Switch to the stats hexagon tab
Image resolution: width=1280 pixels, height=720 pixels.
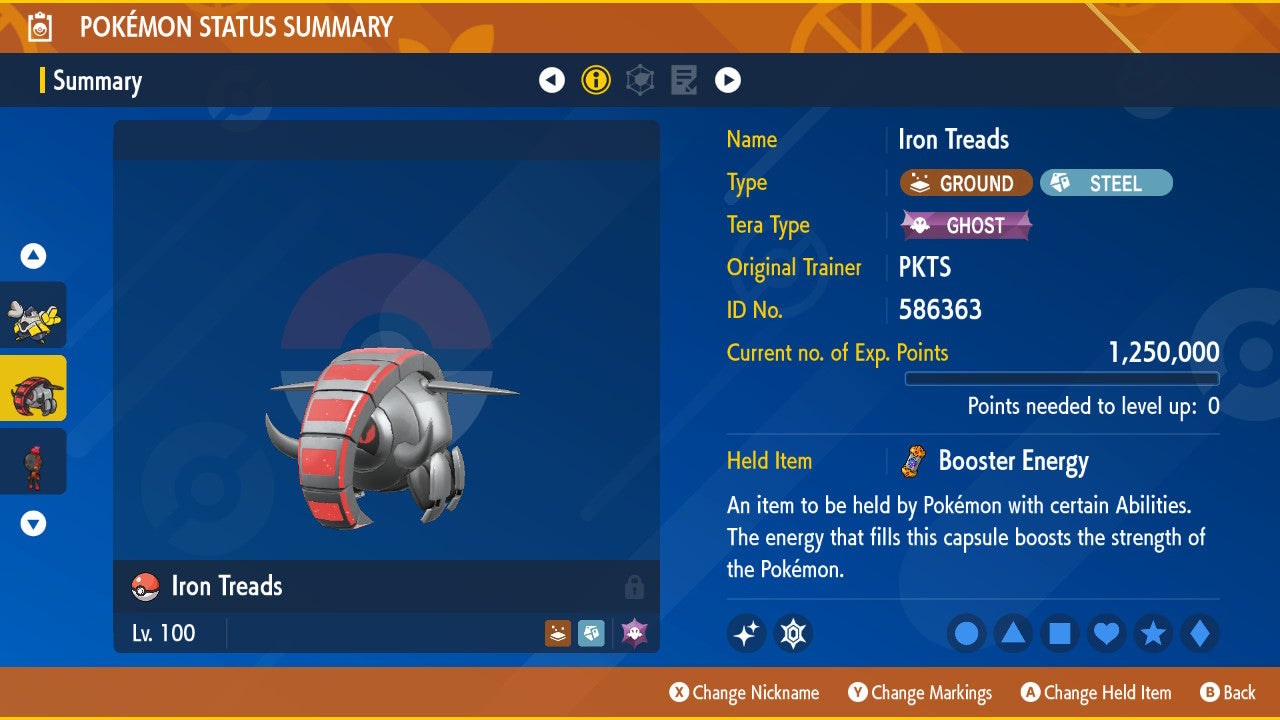click(640, 80)
